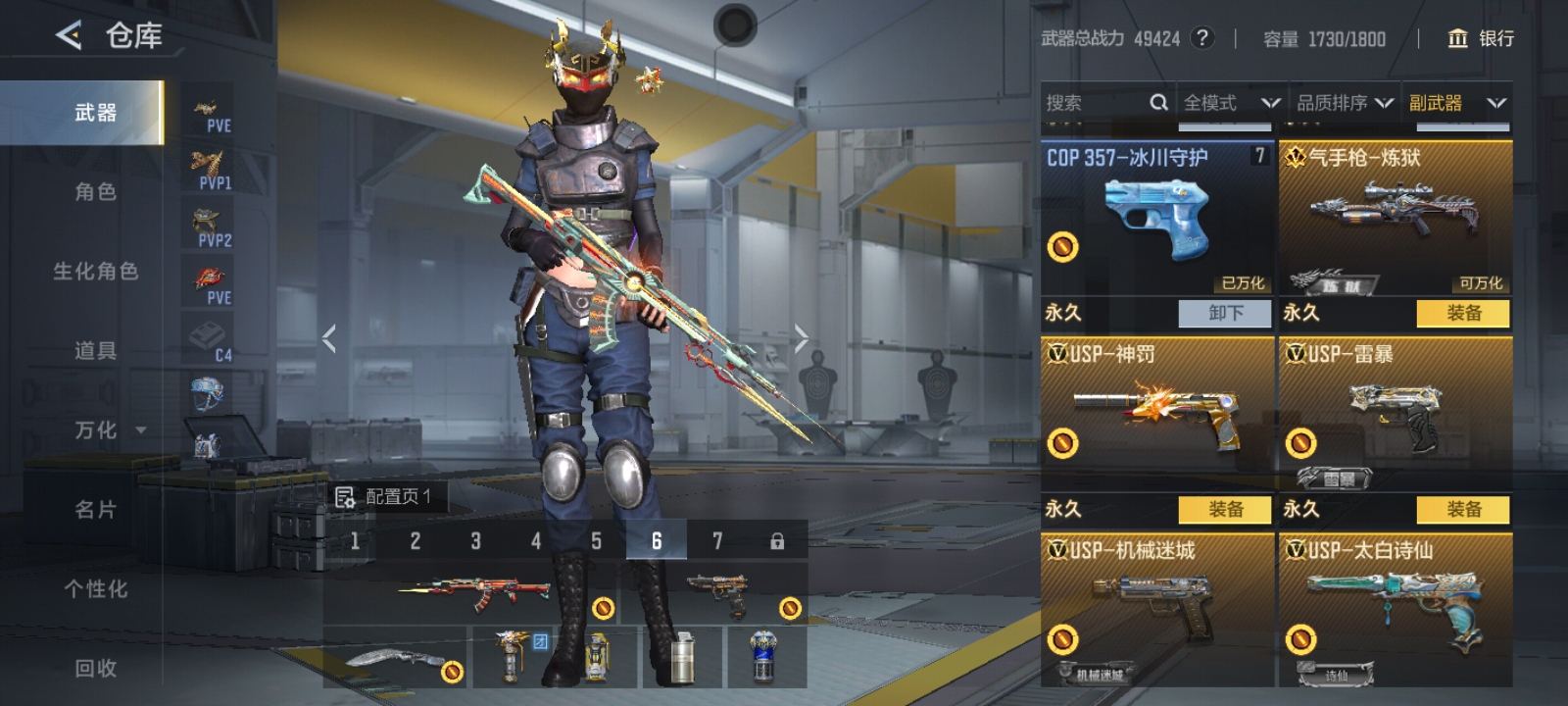The width and height of the screenshot is (1568, 706).
Task: Switch to the 角色 character tab
Action: point(95,191)
